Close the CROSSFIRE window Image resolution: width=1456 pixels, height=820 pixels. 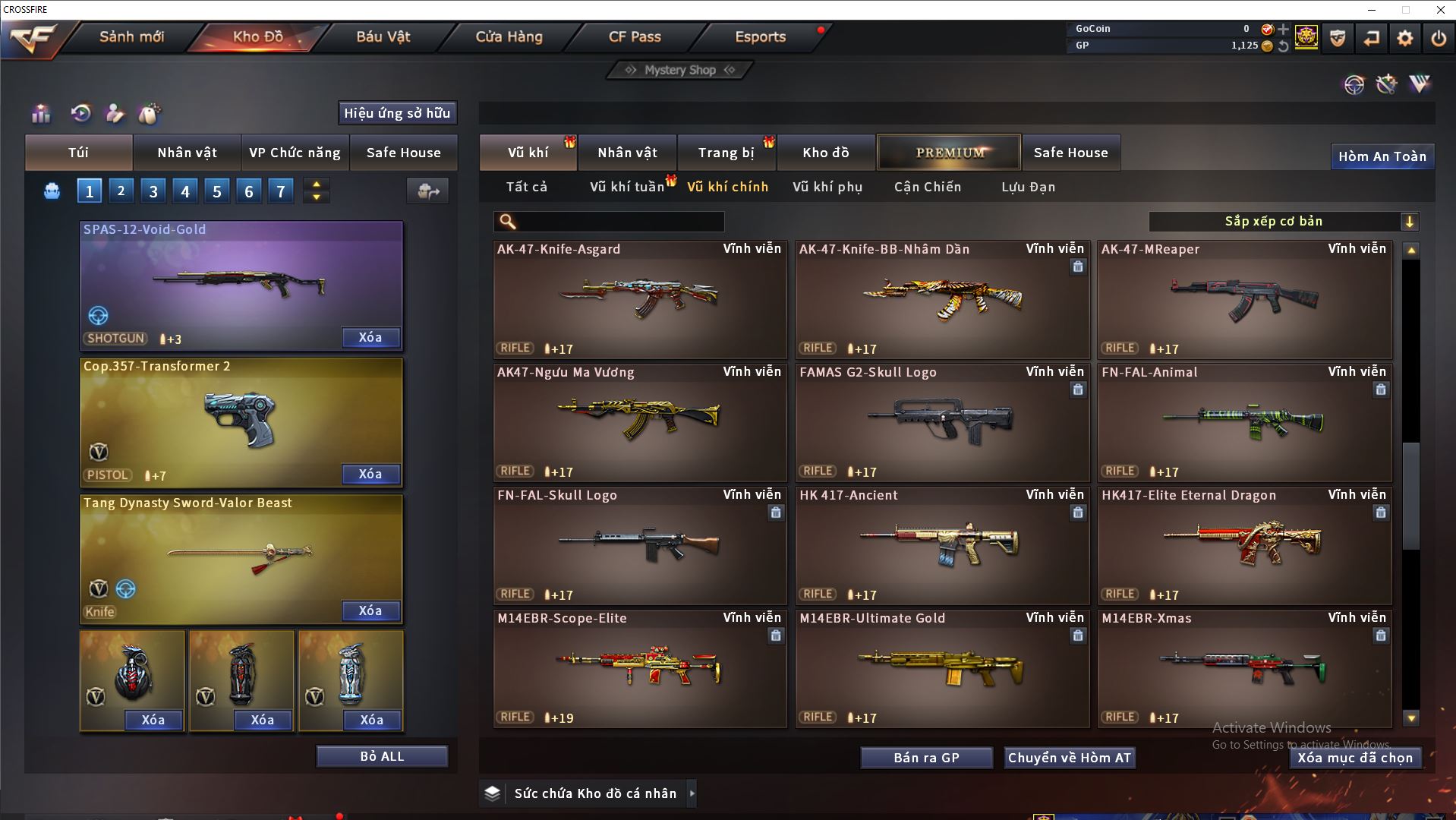pyautogui.click(x=1440, y=10)
